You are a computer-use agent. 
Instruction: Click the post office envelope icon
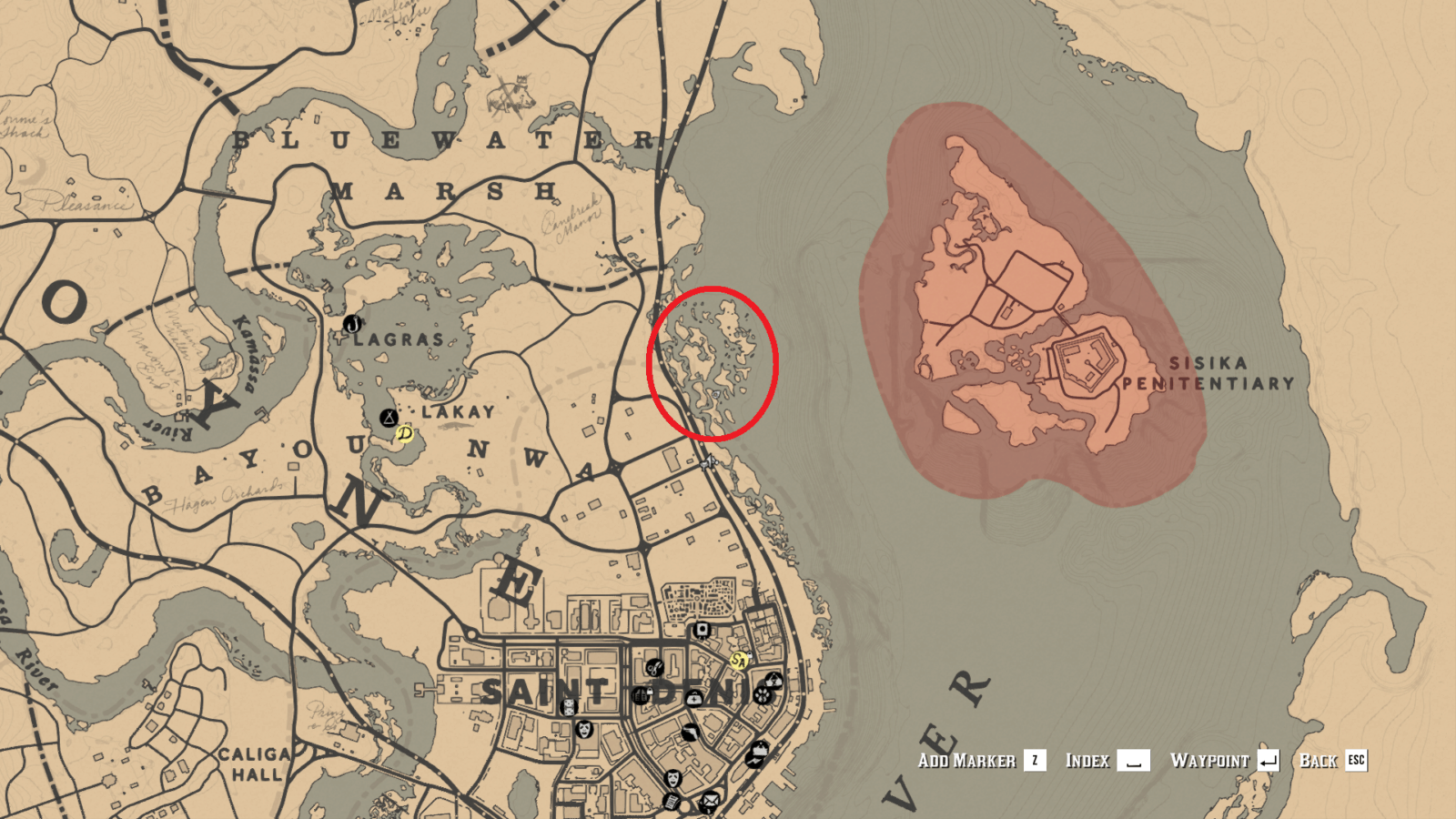coord(711,799)
